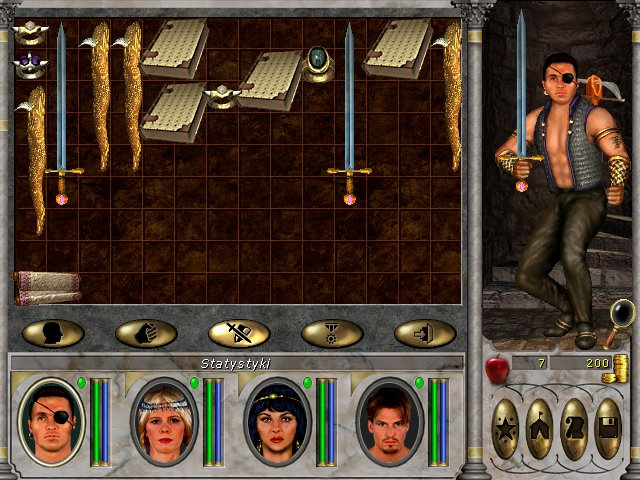Screen dimensions: 640x480
Task: Switch to the dark-haired woman portrait
Action: tap(277, 421)
